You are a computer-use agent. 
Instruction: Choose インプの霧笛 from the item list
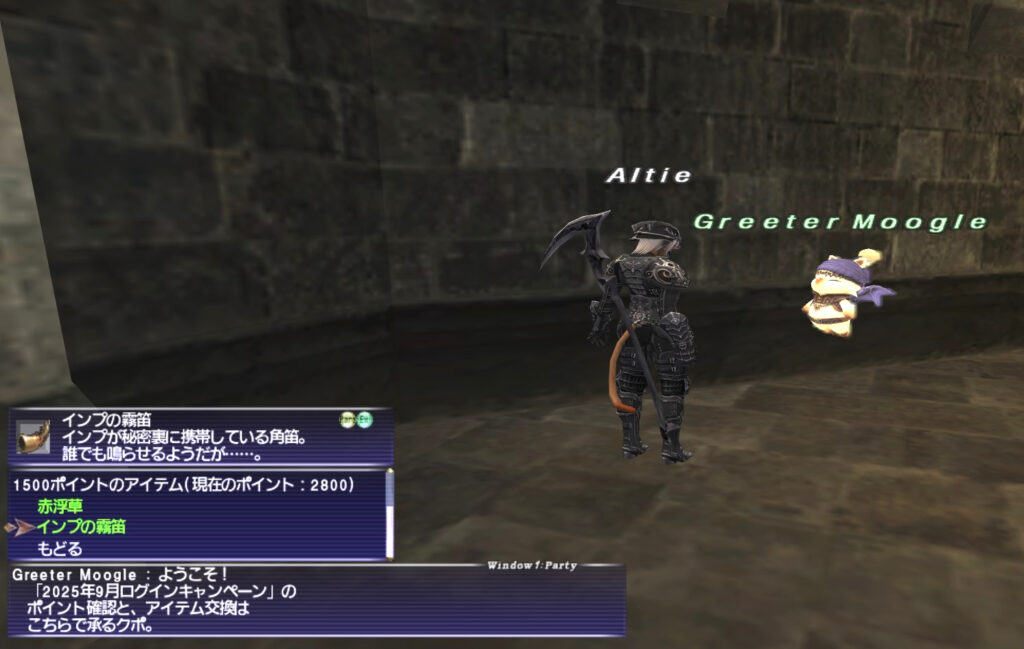(82, 527)
